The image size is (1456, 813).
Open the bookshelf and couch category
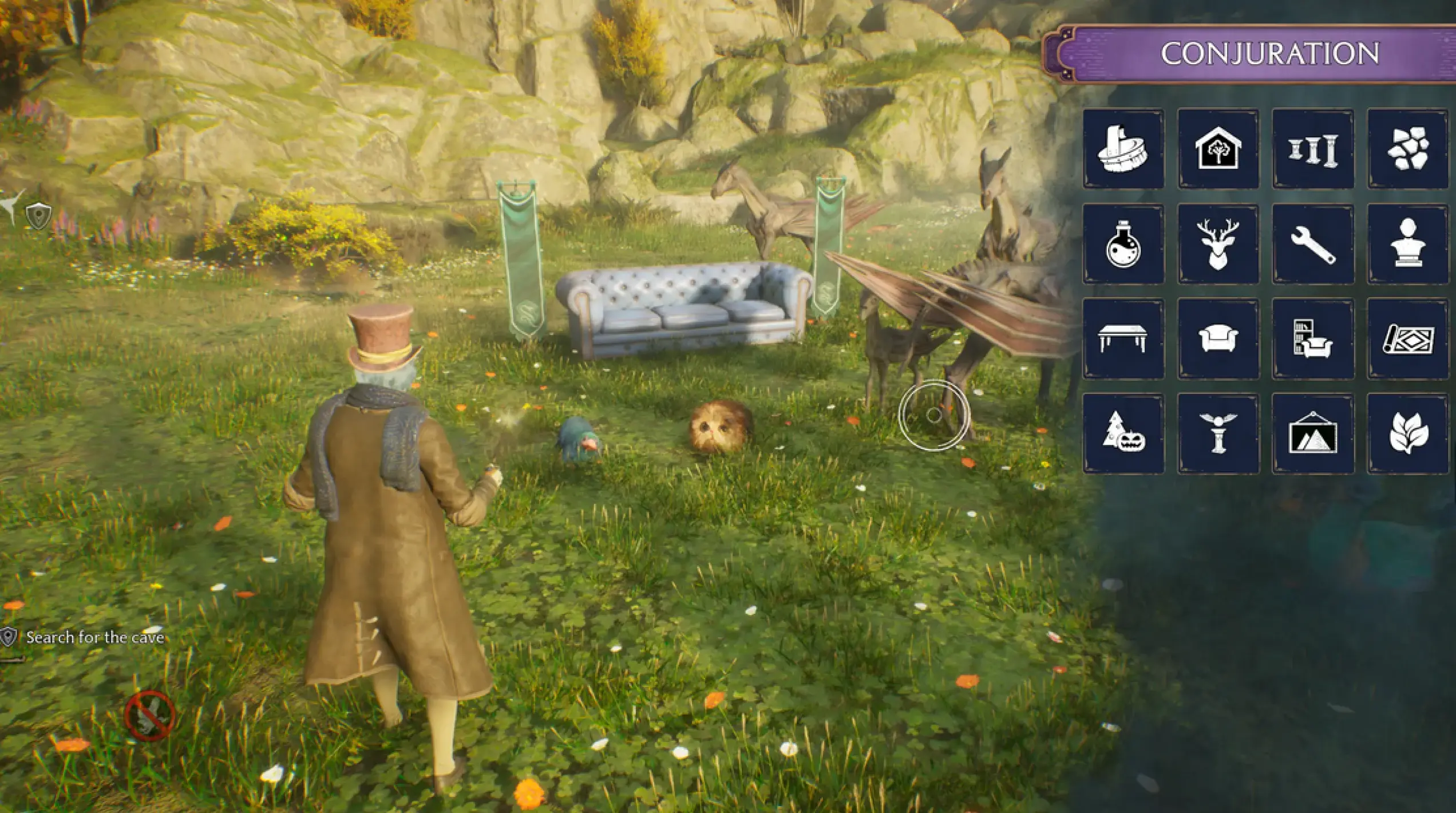tap(1313, 339)
